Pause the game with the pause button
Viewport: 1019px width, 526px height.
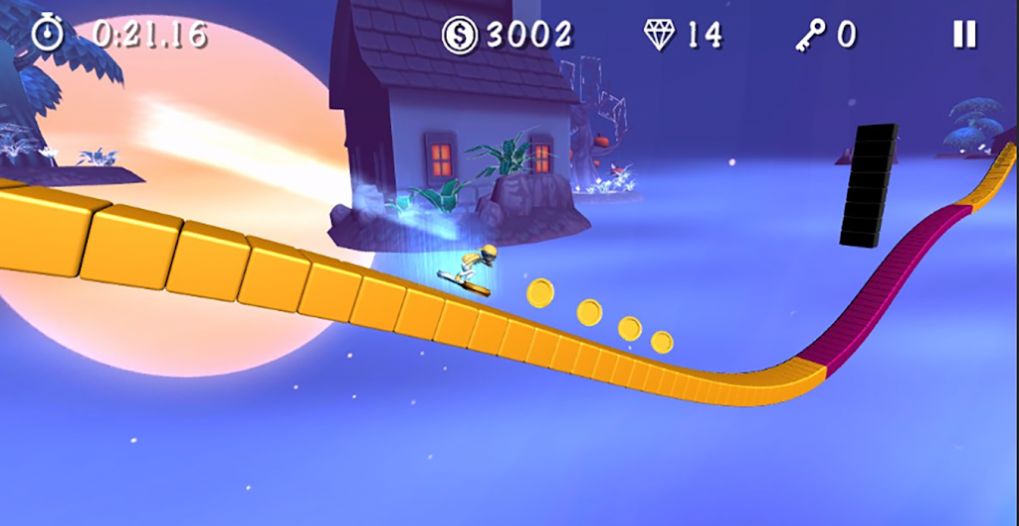(964, 35)
